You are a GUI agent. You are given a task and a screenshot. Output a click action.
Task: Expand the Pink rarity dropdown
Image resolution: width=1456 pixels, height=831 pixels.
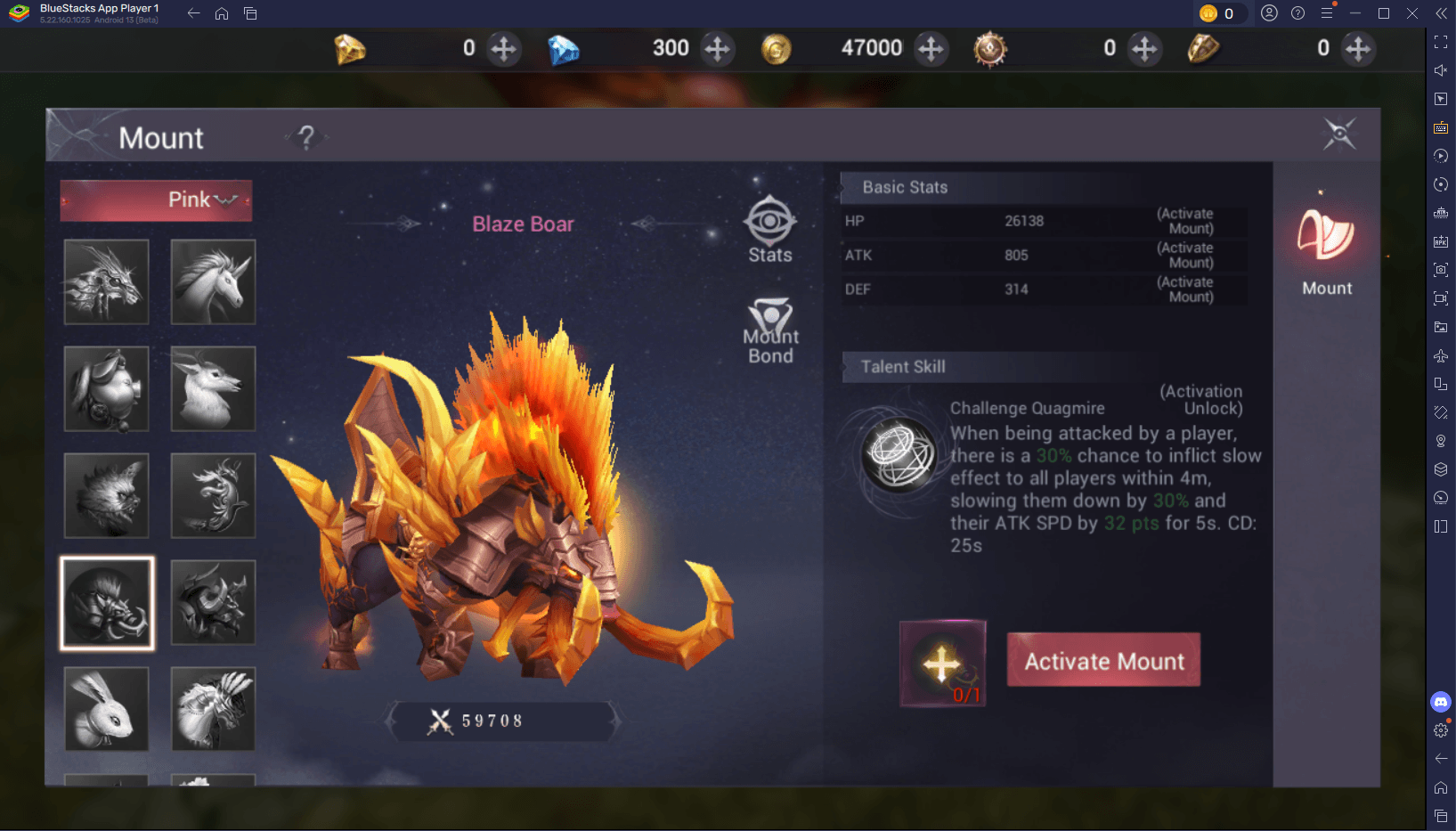155,200
